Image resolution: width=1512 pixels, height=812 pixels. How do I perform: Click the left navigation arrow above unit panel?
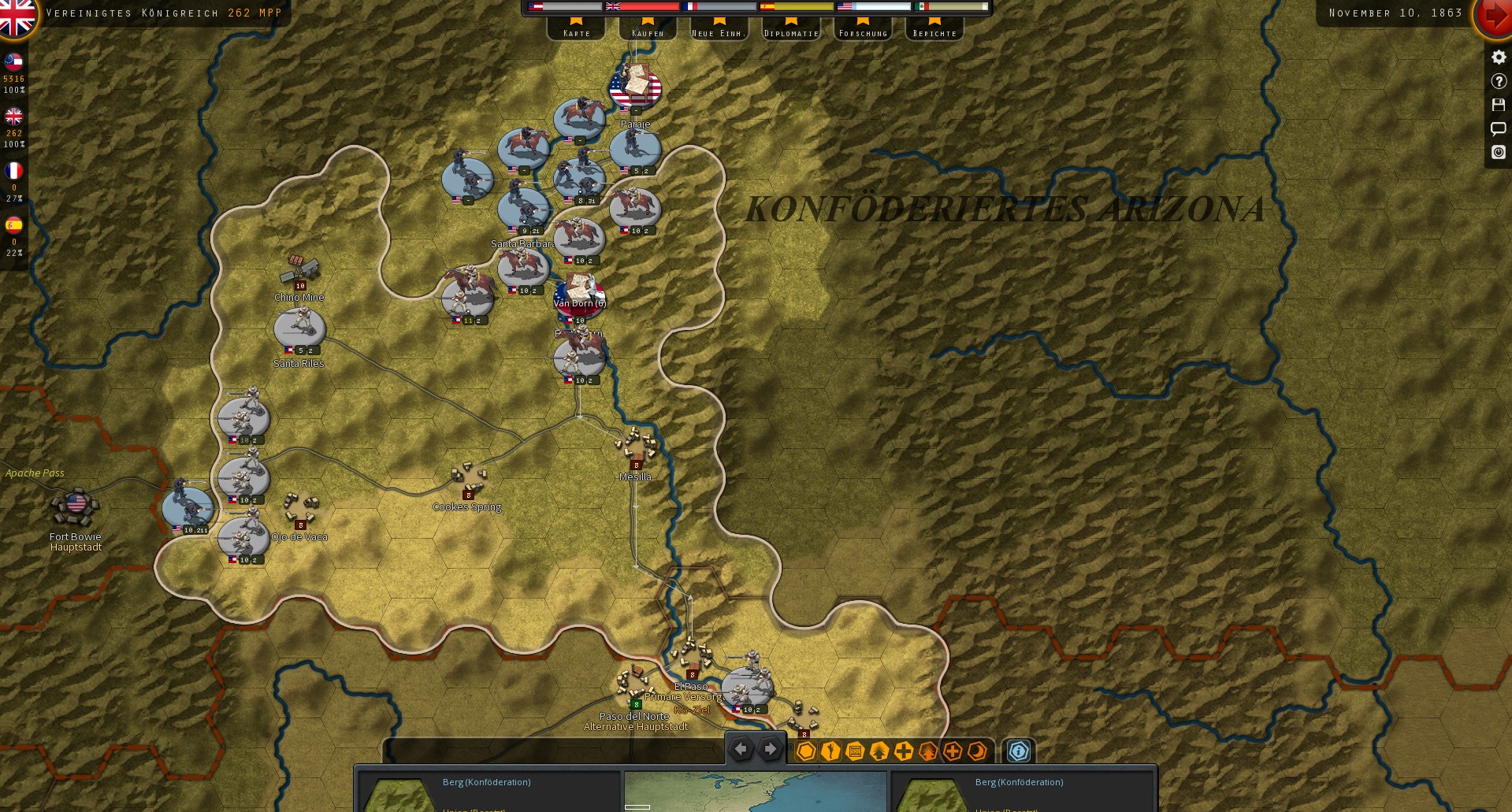point(741,749)
